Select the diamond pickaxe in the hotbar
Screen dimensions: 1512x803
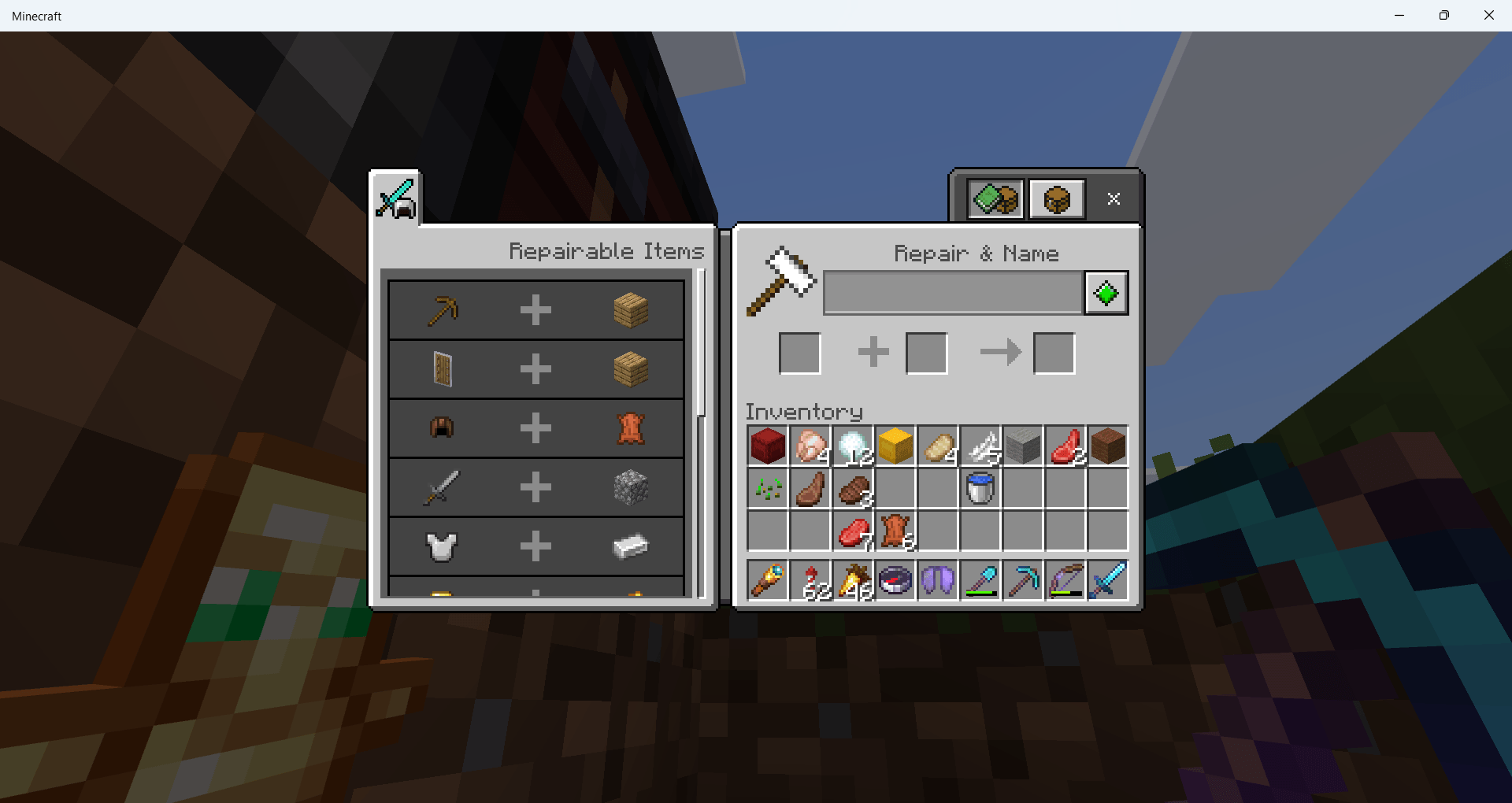1022,580
